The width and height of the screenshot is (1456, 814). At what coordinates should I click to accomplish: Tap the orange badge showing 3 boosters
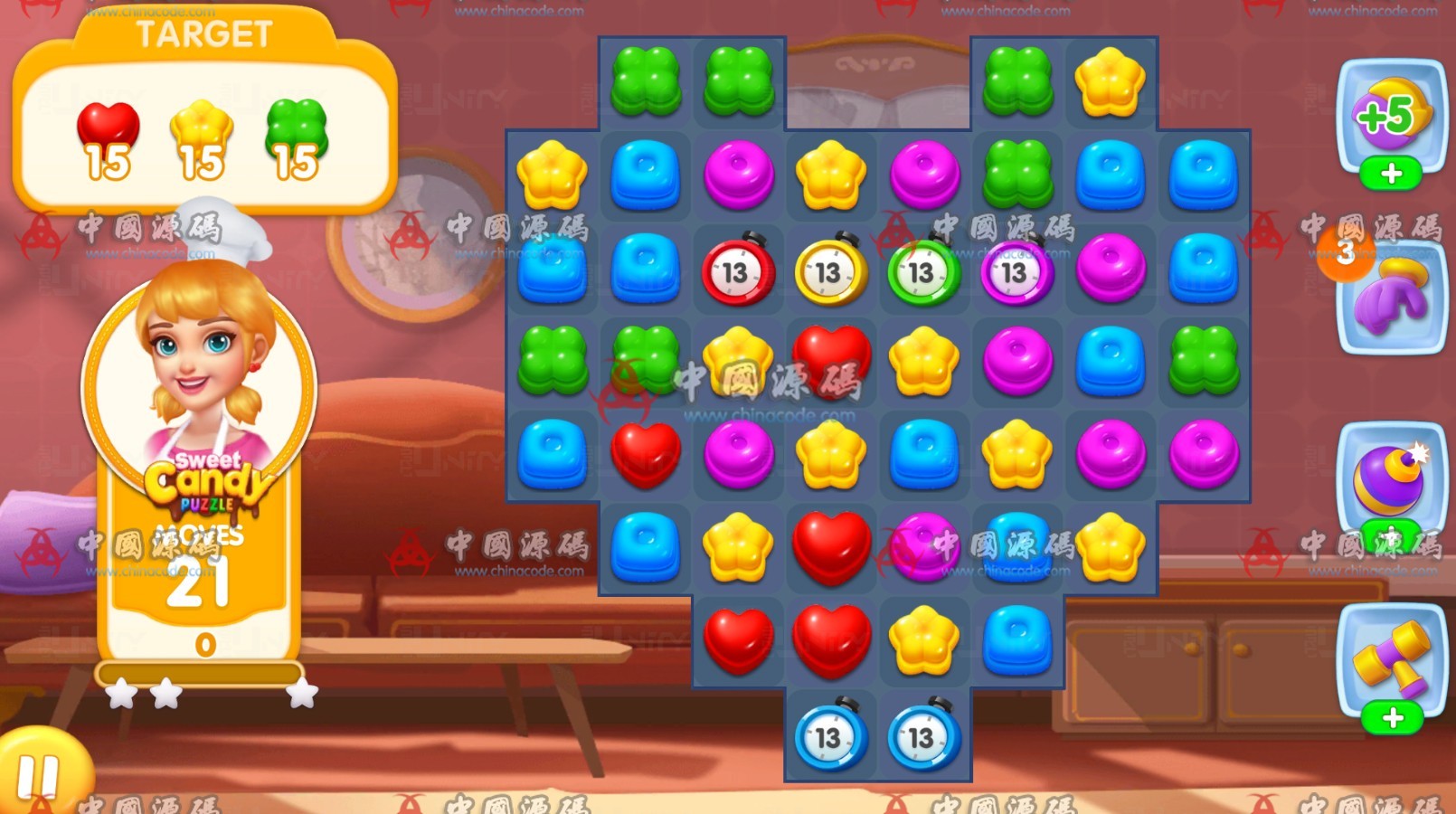click(x=1347, y=253)
